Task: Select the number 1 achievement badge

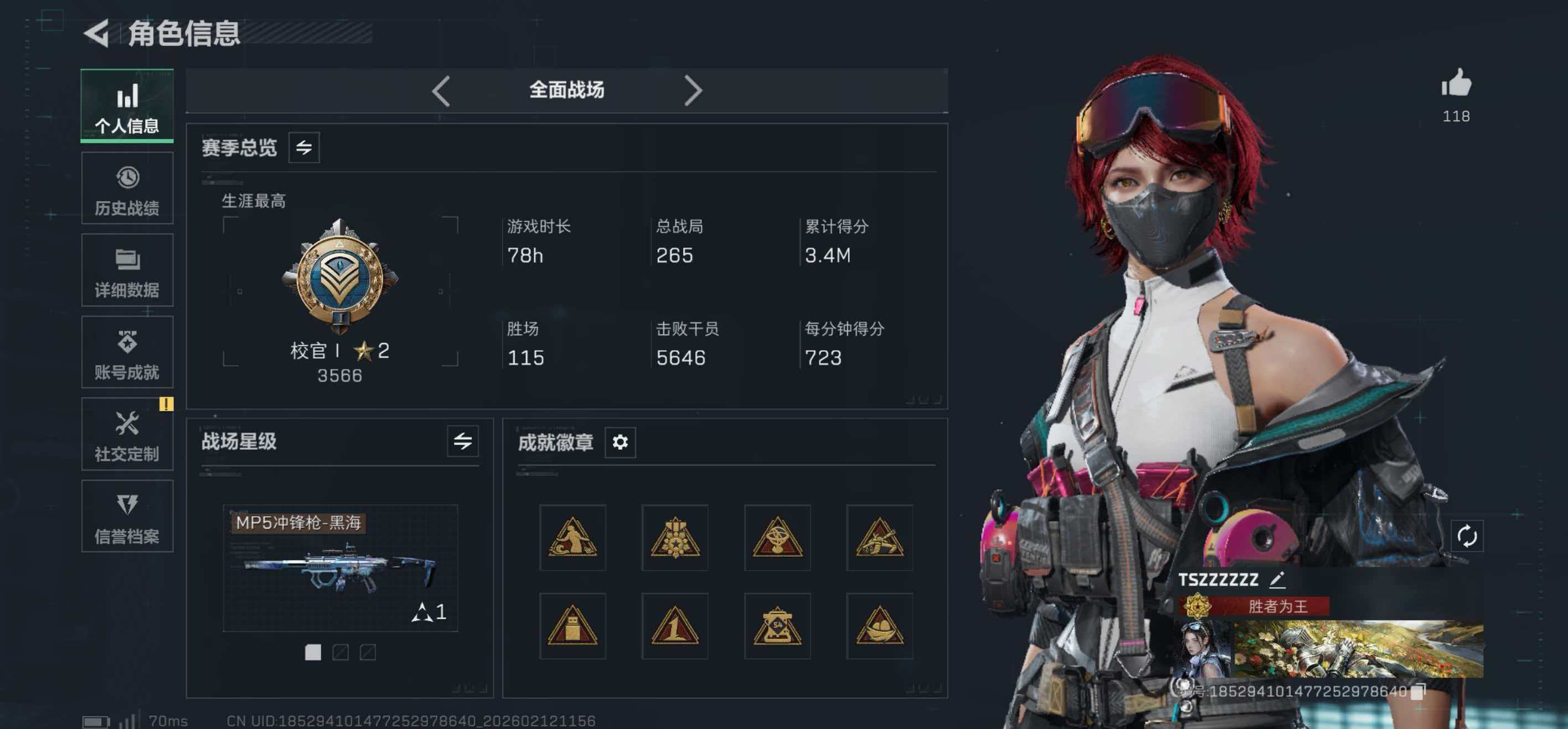Action: pyautogui.click(x=674, y=626)
